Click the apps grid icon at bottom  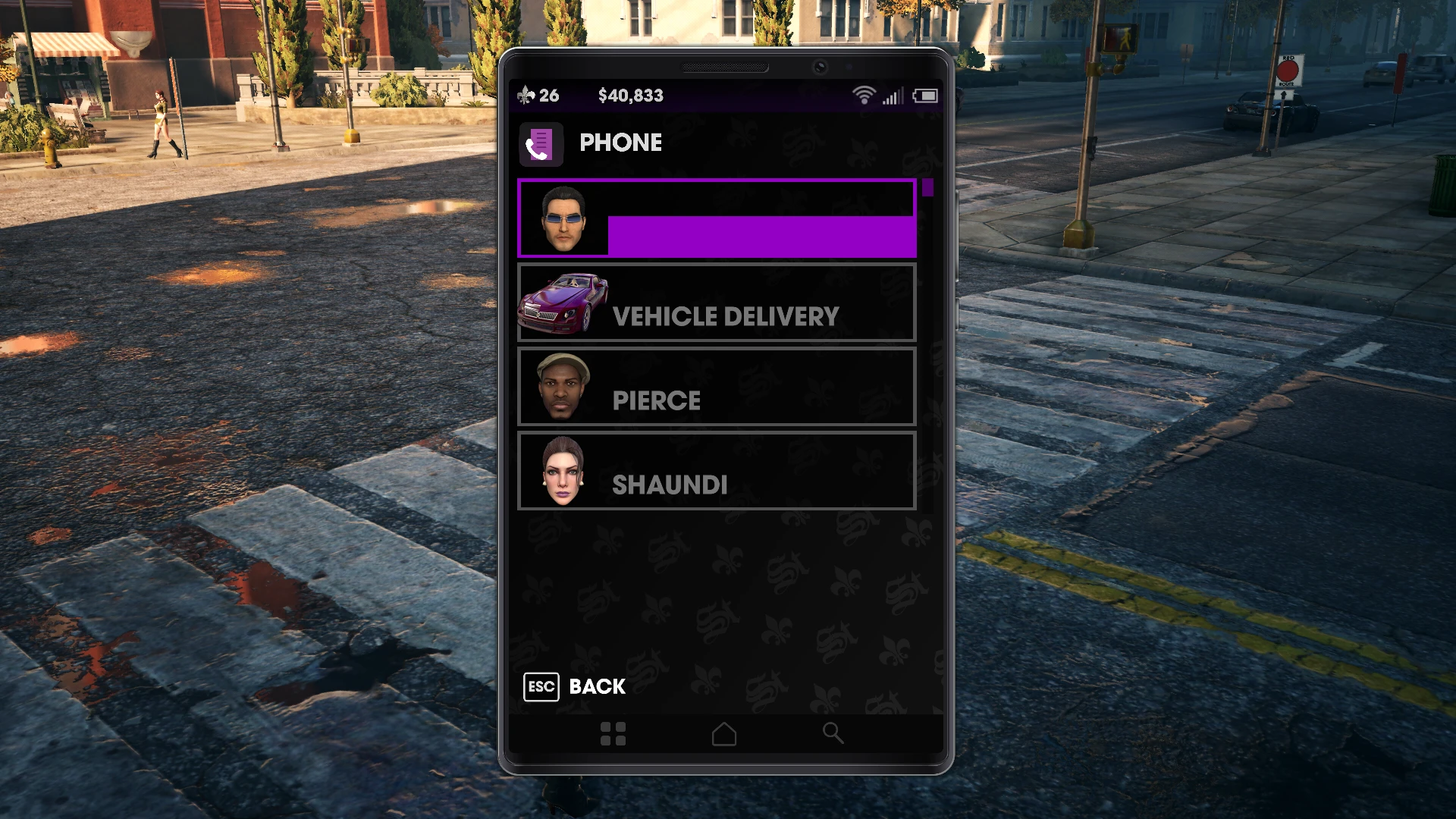point(613,733)
